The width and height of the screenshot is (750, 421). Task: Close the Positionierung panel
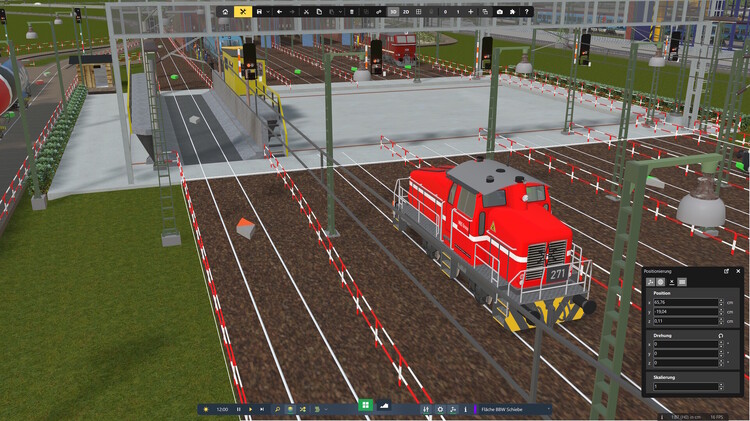pos(739,271)
